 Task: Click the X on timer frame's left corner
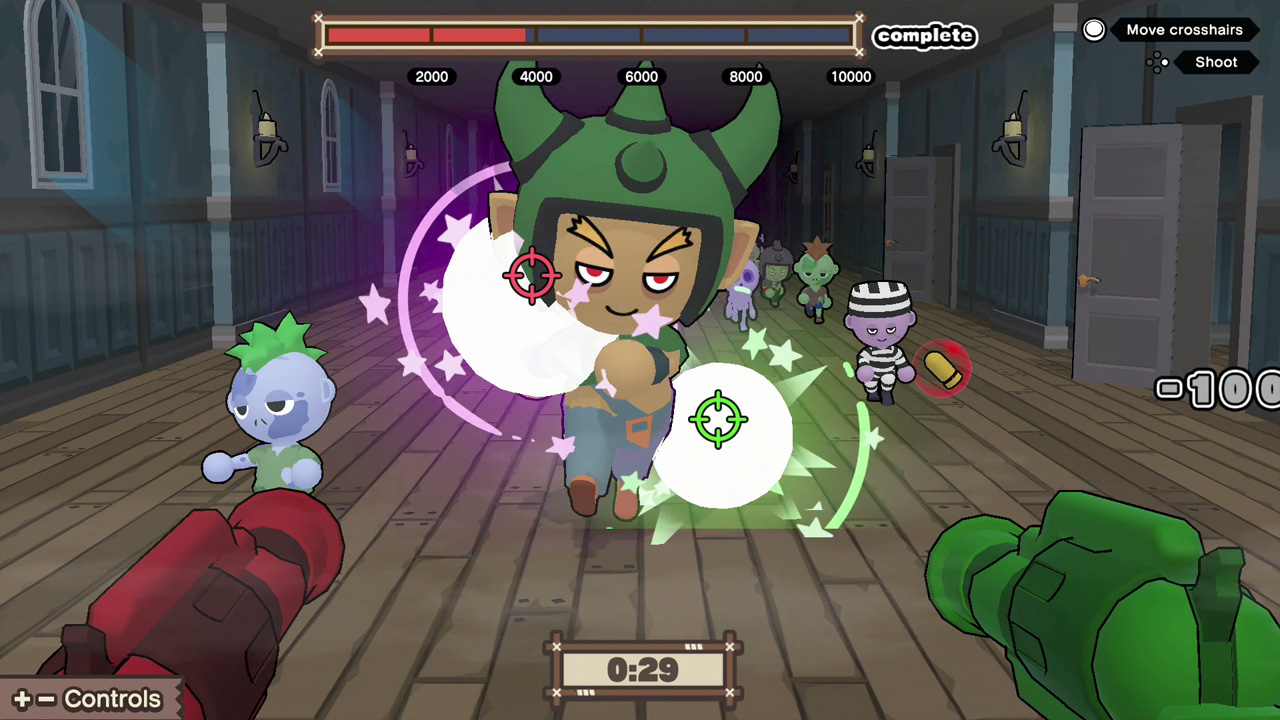tap(558, 647)
